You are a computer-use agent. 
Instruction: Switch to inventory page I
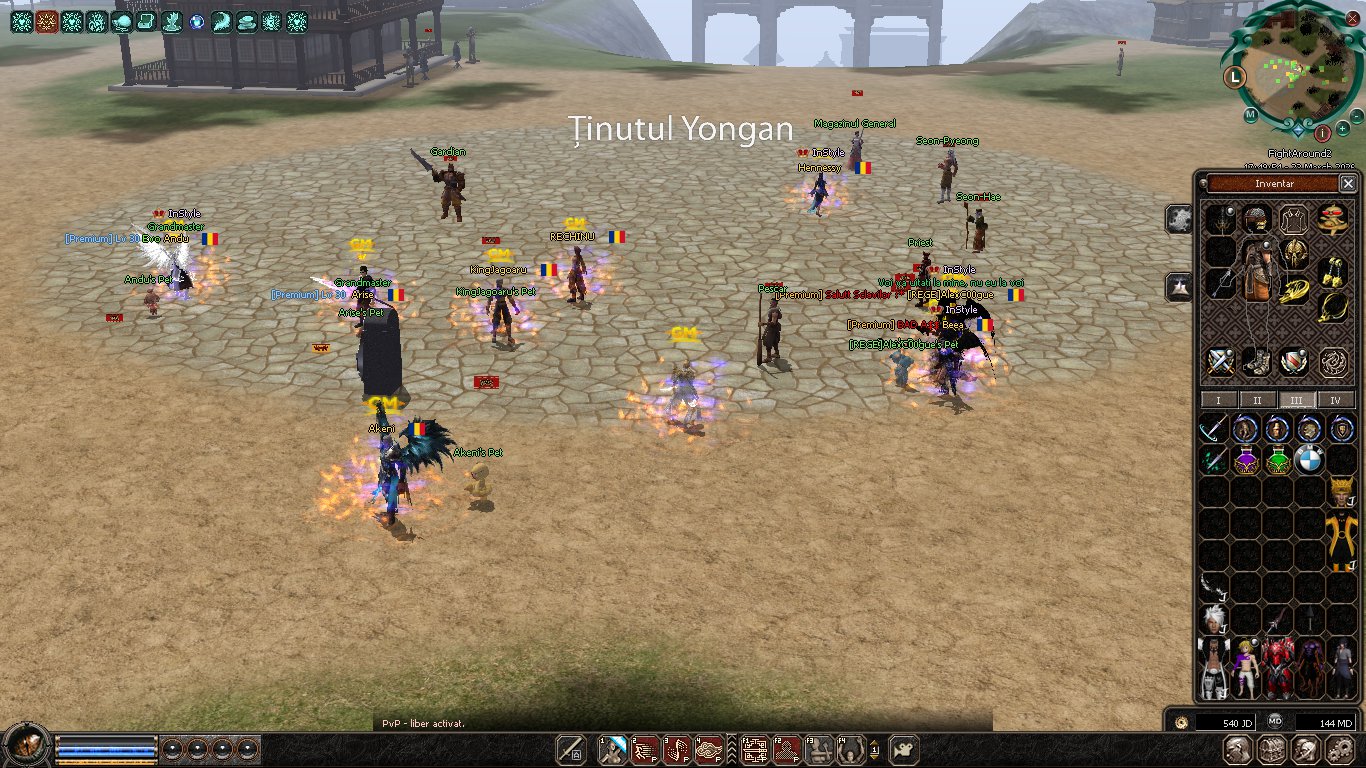point(1218,400)
